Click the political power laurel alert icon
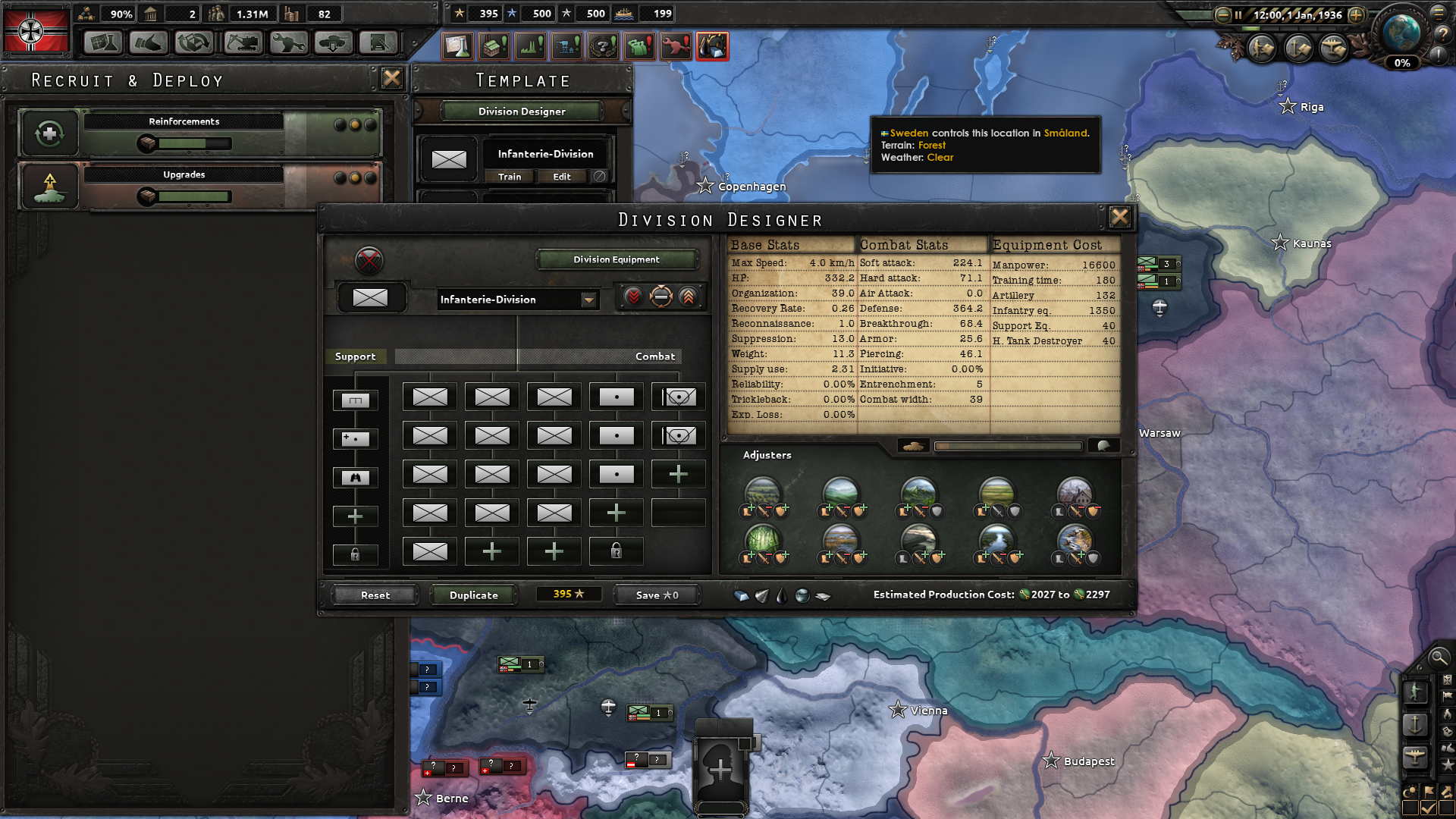The height and width of the screenshot is (819, 1456). pos(601,46)
